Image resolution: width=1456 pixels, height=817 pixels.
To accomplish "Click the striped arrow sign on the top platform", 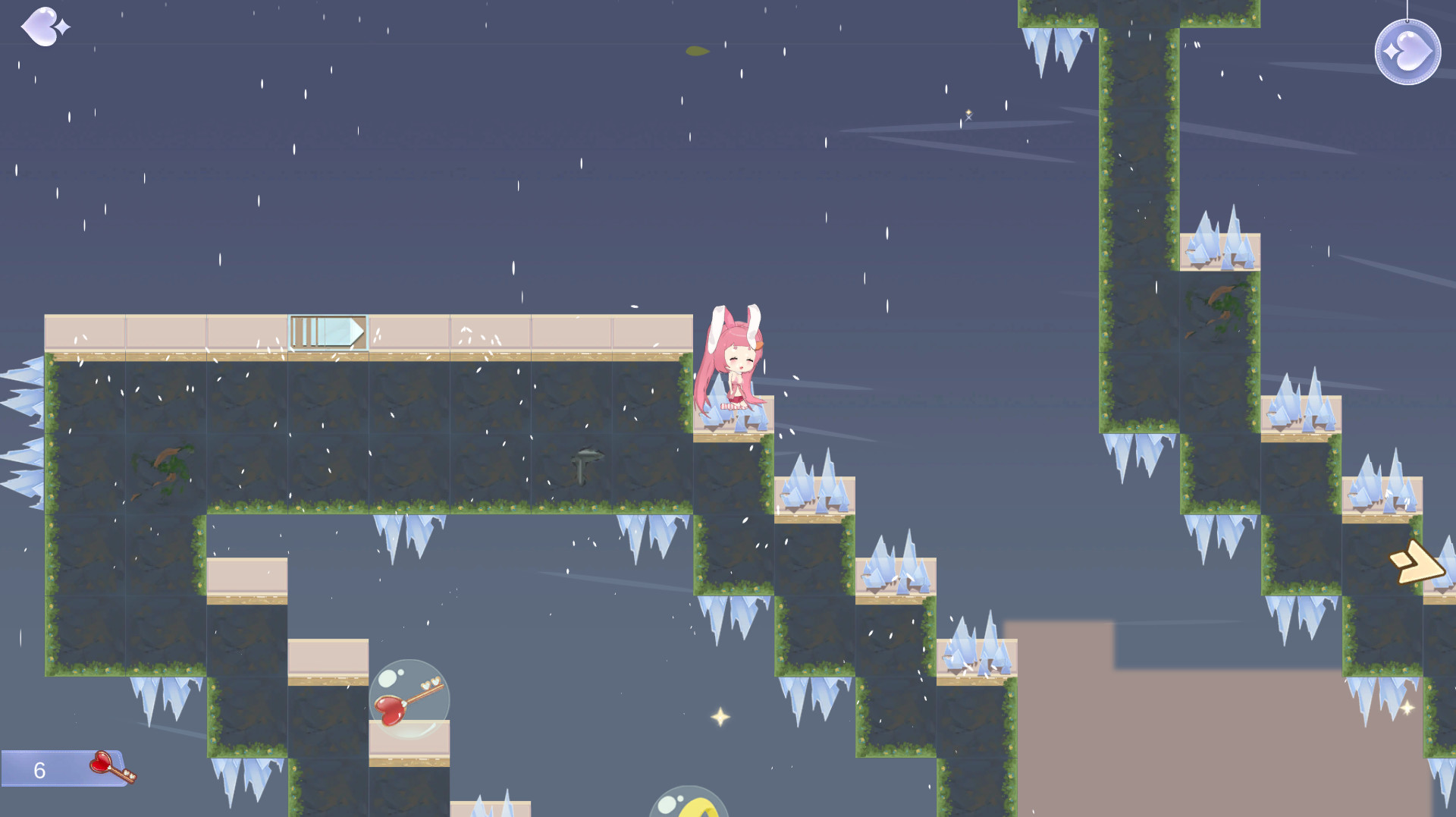I will point(328,332).
